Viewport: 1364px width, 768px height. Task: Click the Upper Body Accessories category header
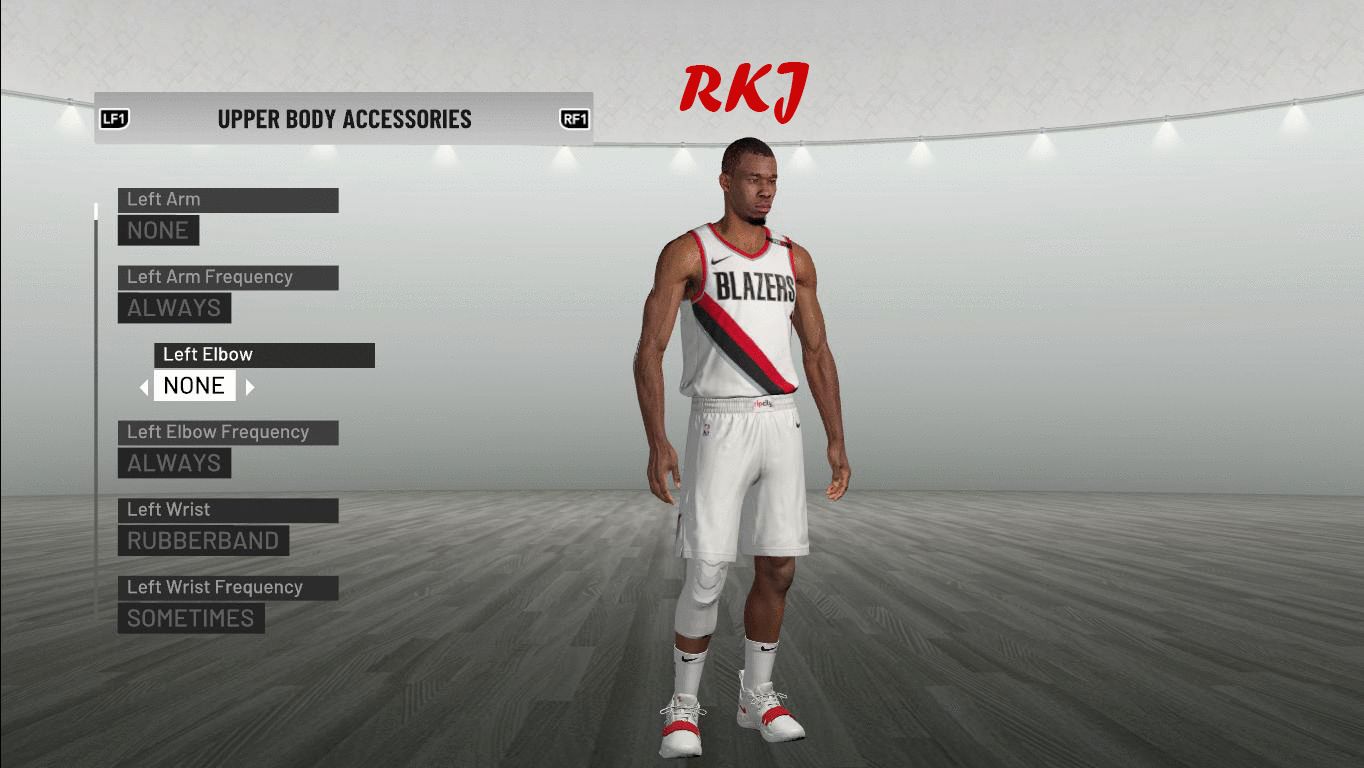pos(344,119)
